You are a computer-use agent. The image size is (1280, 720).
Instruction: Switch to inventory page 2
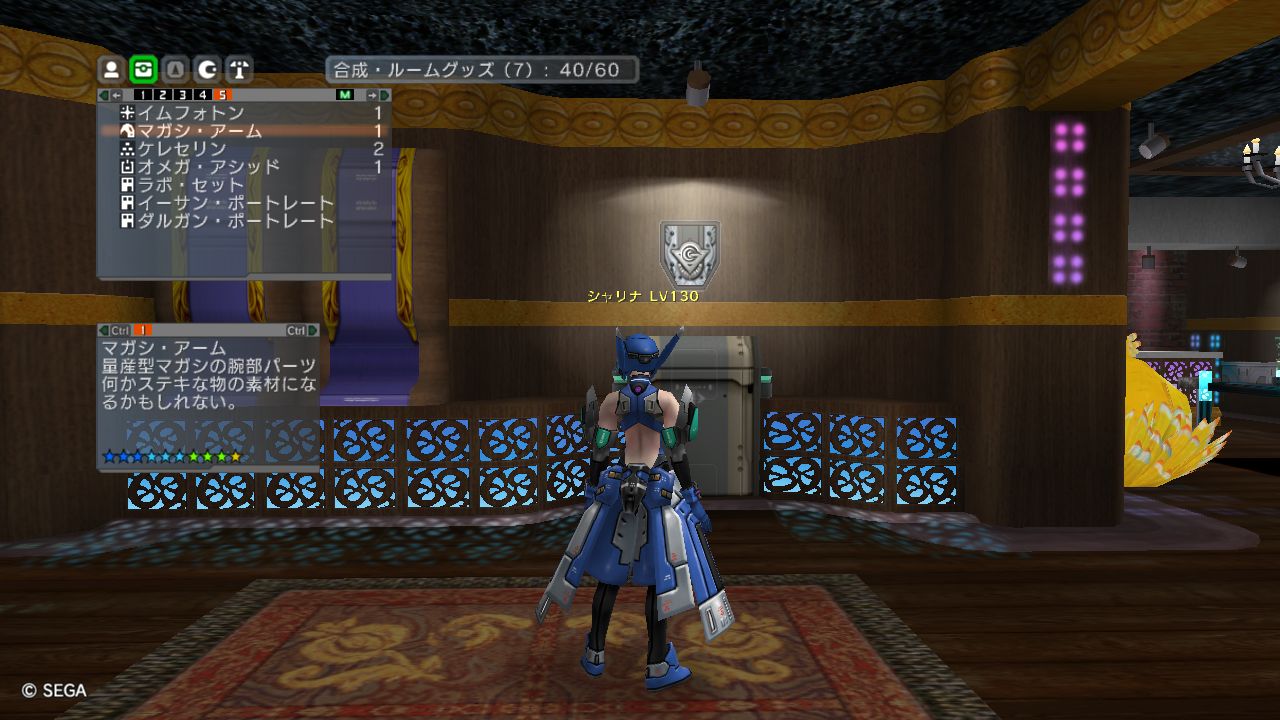tap(162, 95)
